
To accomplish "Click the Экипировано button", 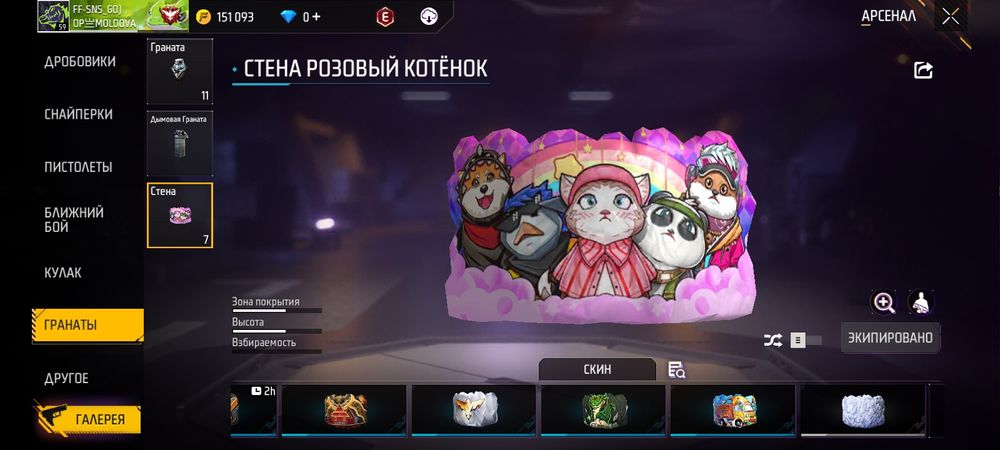I will point(890,338).
